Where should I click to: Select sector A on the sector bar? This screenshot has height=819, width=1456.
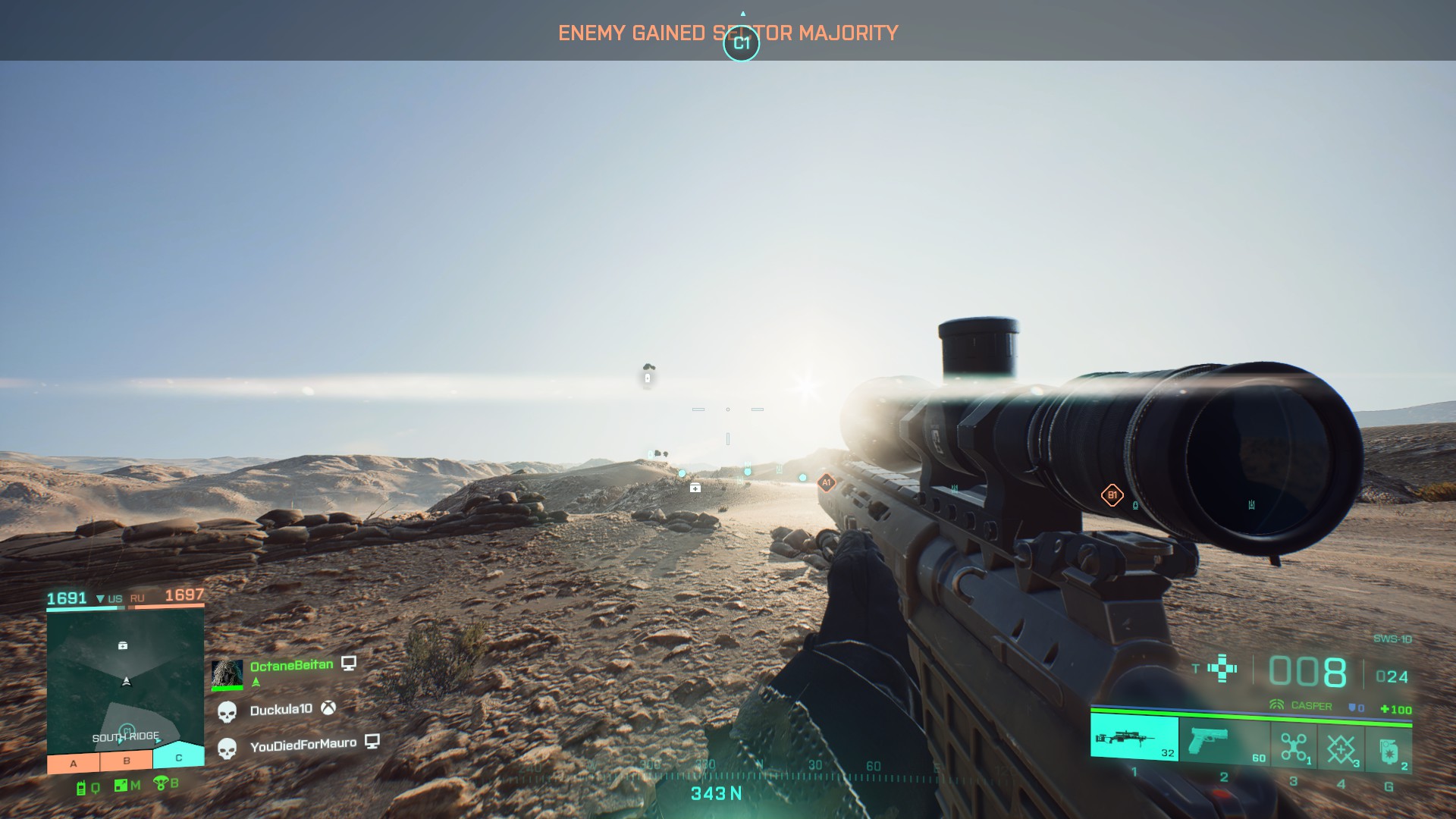click(x=74, y=763)
